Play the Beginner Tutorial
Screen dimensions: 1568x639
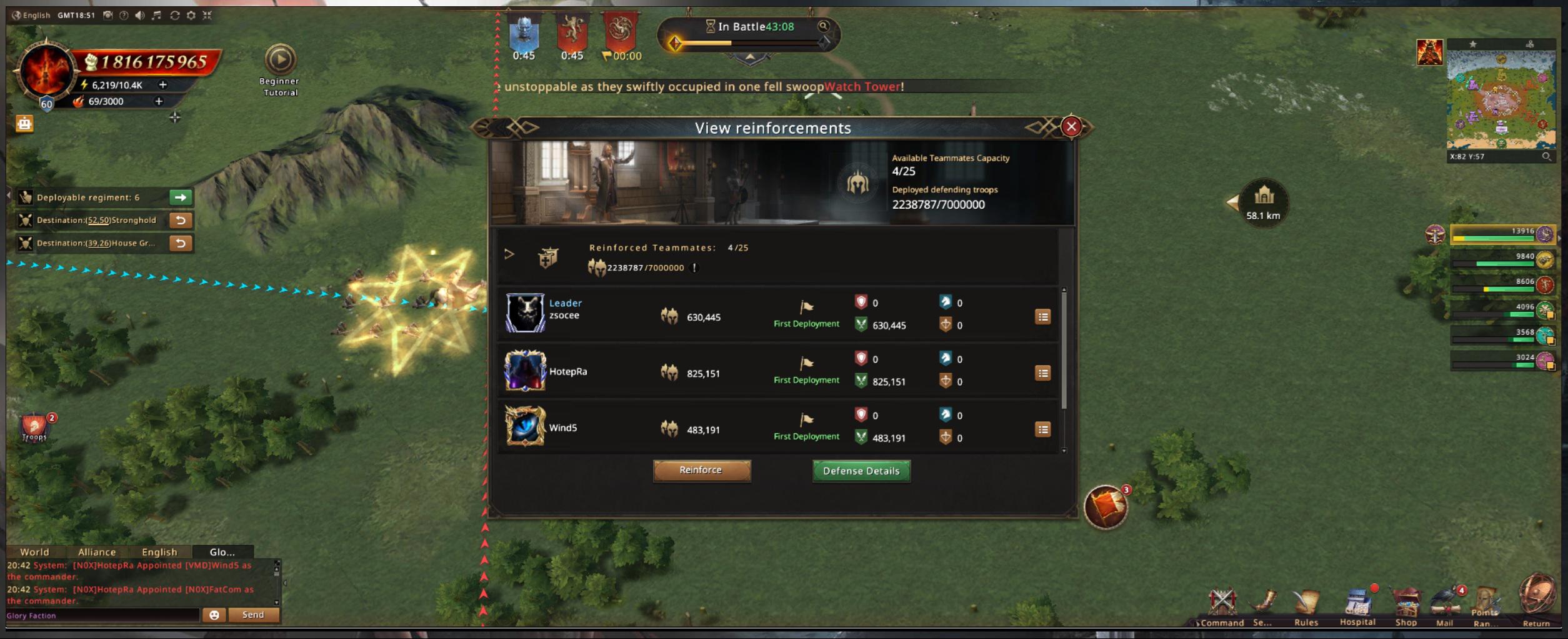click(280, 60)
